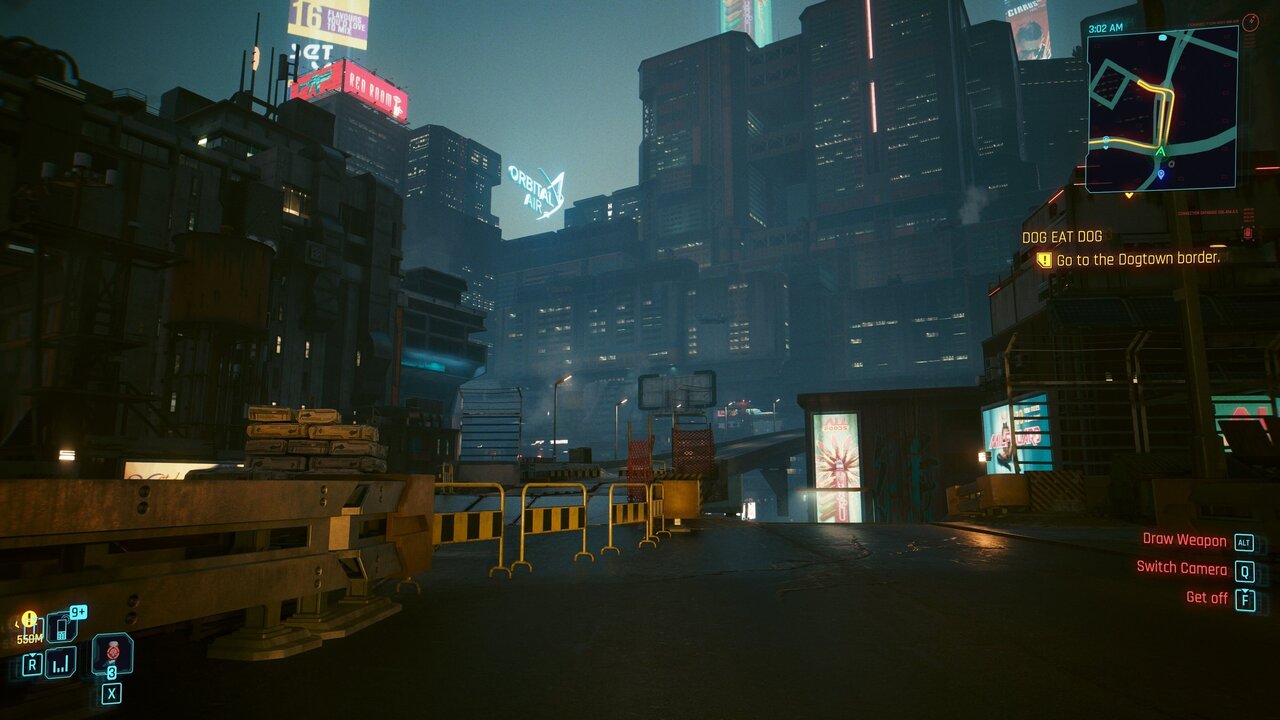Screen dimensions: 1280x720
Task: Select the Dog Eat Dog quest tracker
Action: pyautogui.click(x=1062, y=237)
